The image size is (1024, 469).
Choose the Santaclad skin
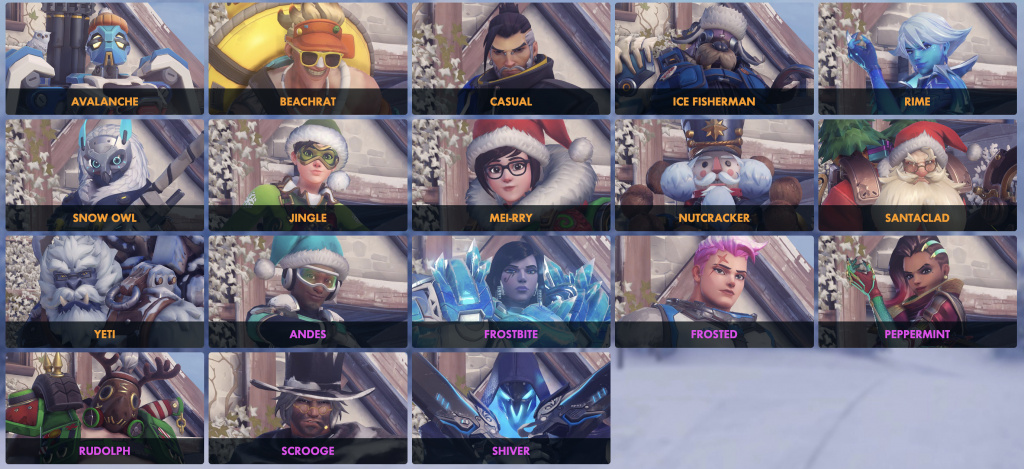click(916, 175)
